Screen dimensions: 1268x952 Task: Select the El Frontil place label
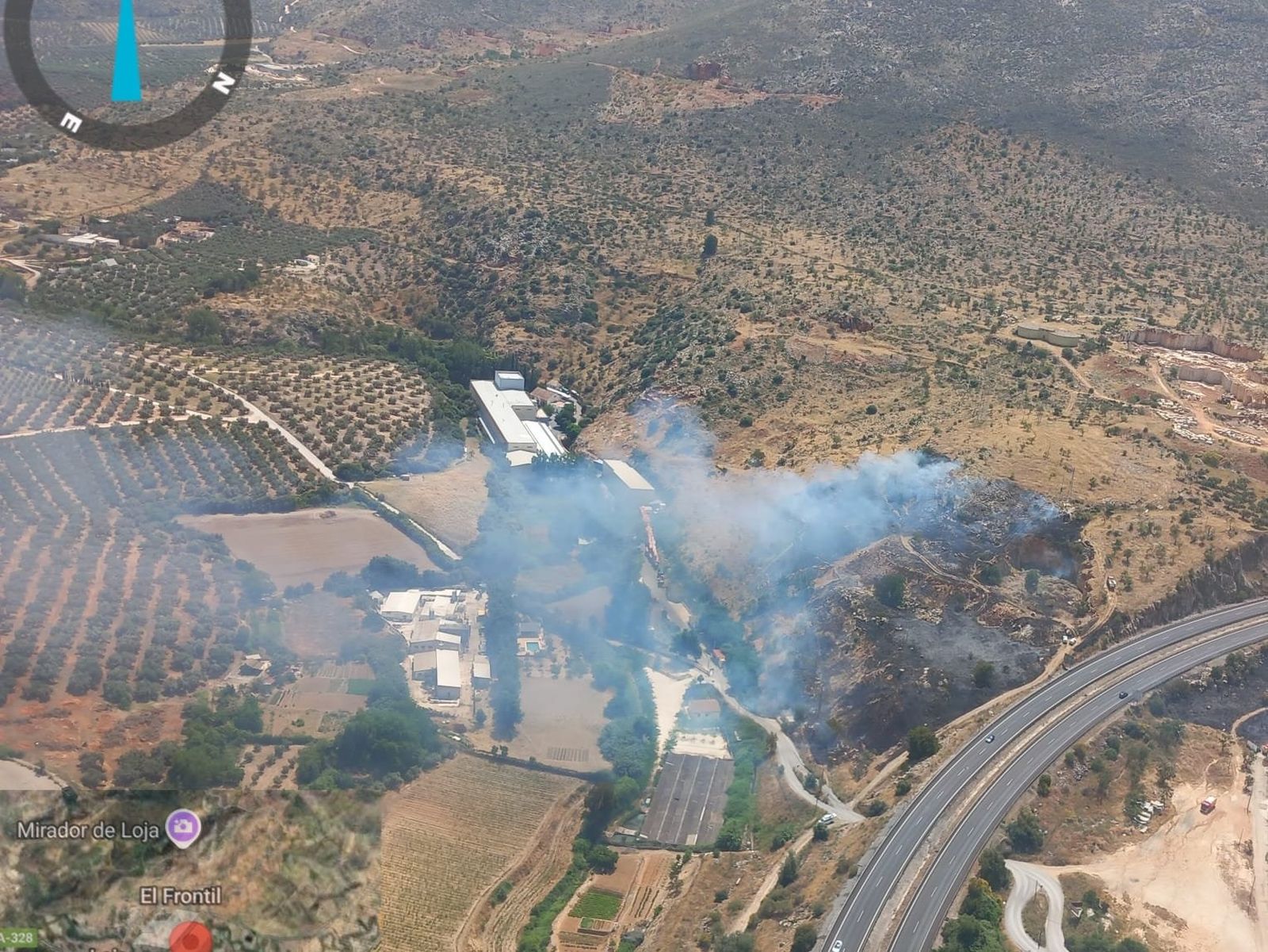tap(181, 895)
